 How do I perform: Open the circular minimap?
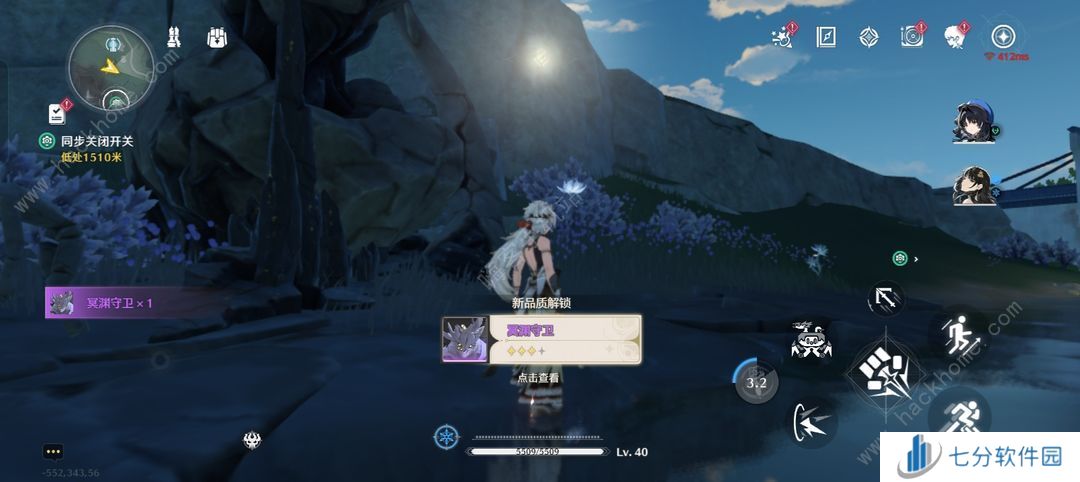(110, 67)
